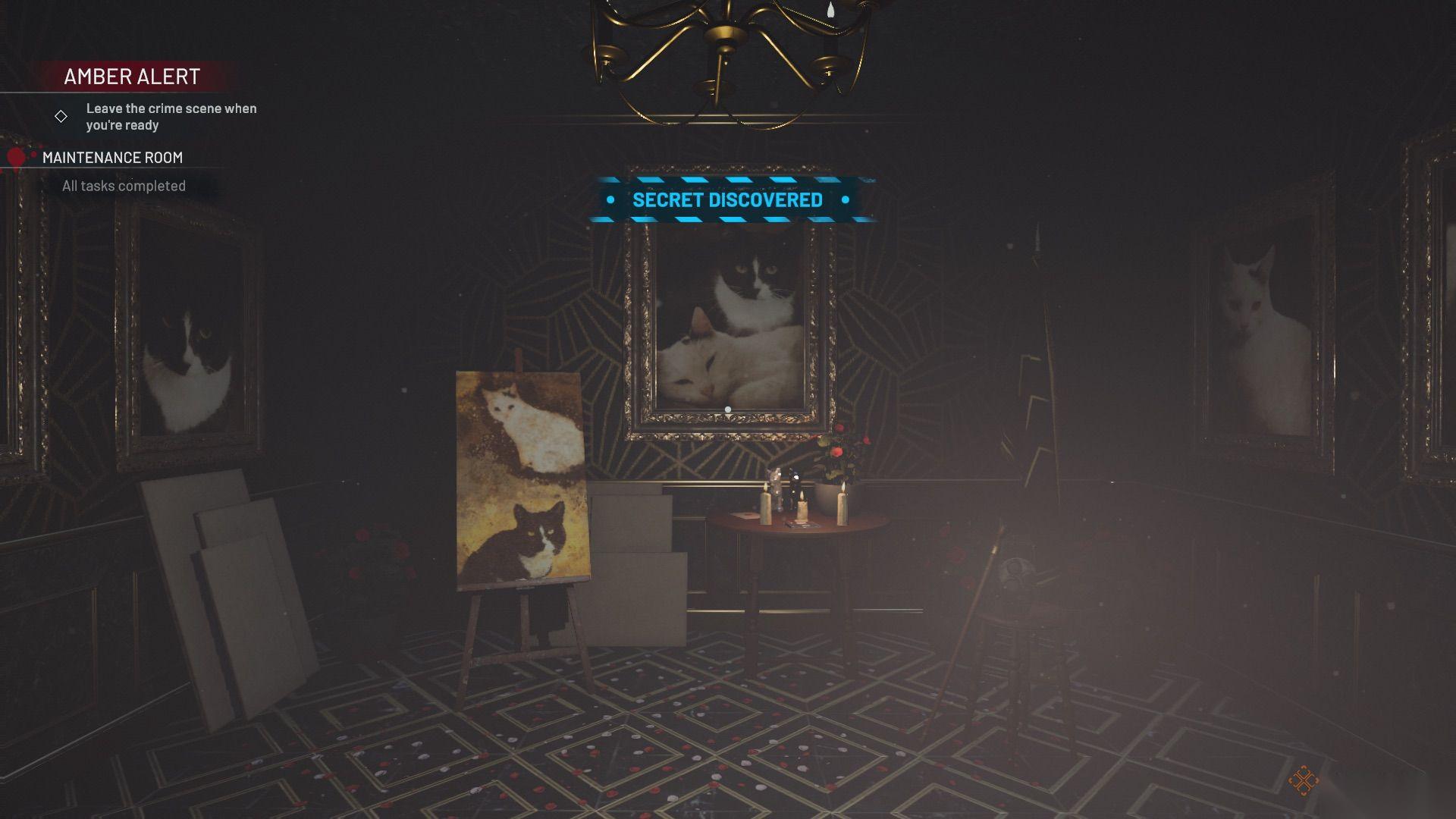Click the orange emblem icon in the corner
Screen dimensions: 1456x819
(1303, 780)
